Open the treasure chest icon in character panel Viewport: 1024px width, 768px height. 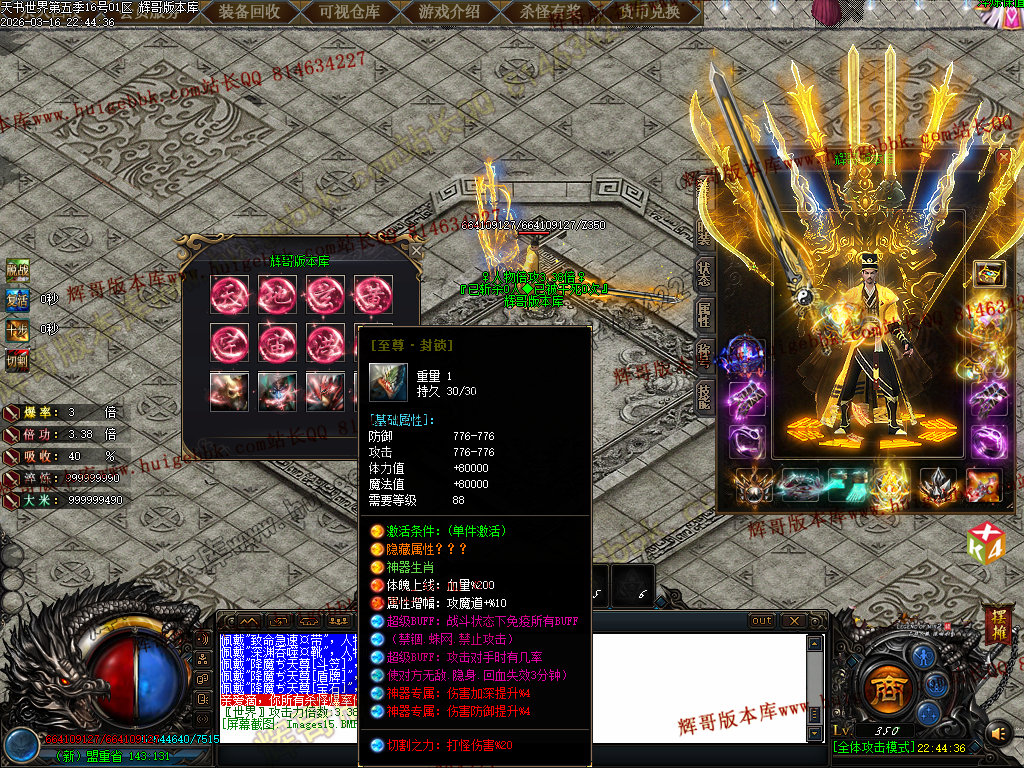989,273
